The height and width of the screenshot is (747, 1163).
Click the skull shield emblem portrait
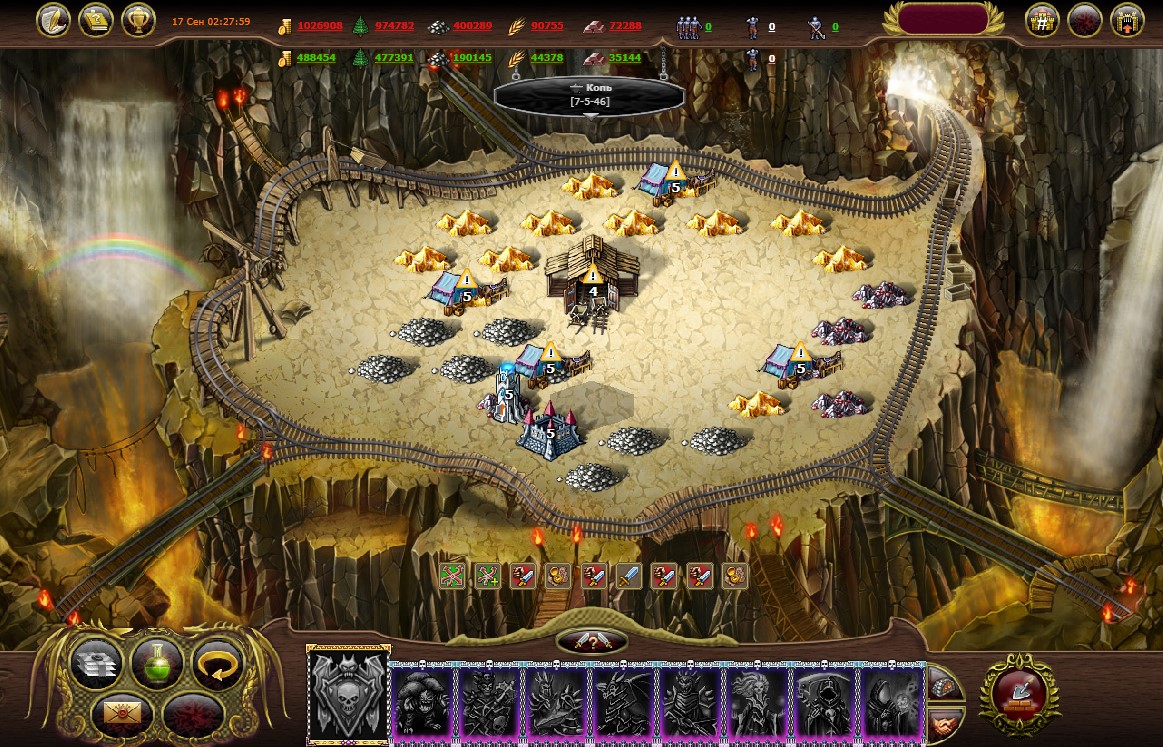(347, 696)
